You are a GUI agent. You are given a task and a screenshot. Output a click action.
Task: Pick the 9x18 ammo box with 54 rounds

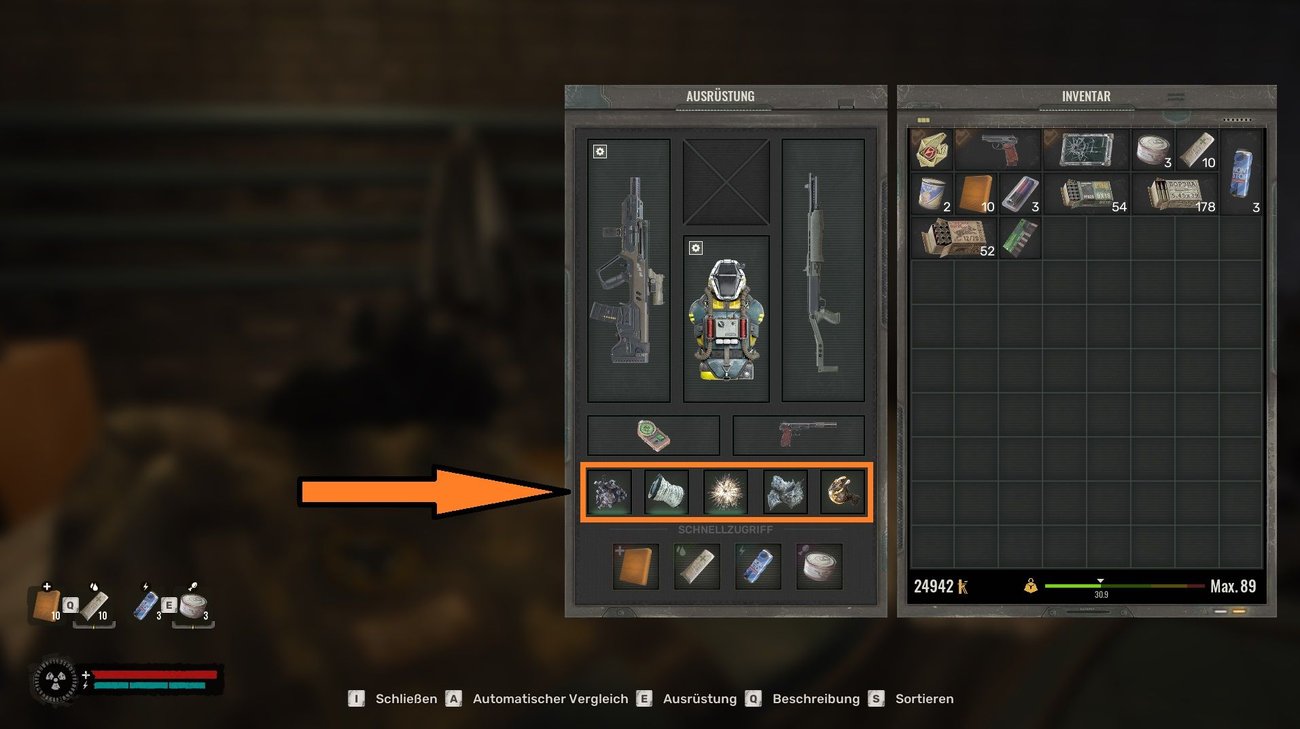(x=1086, y=193)
